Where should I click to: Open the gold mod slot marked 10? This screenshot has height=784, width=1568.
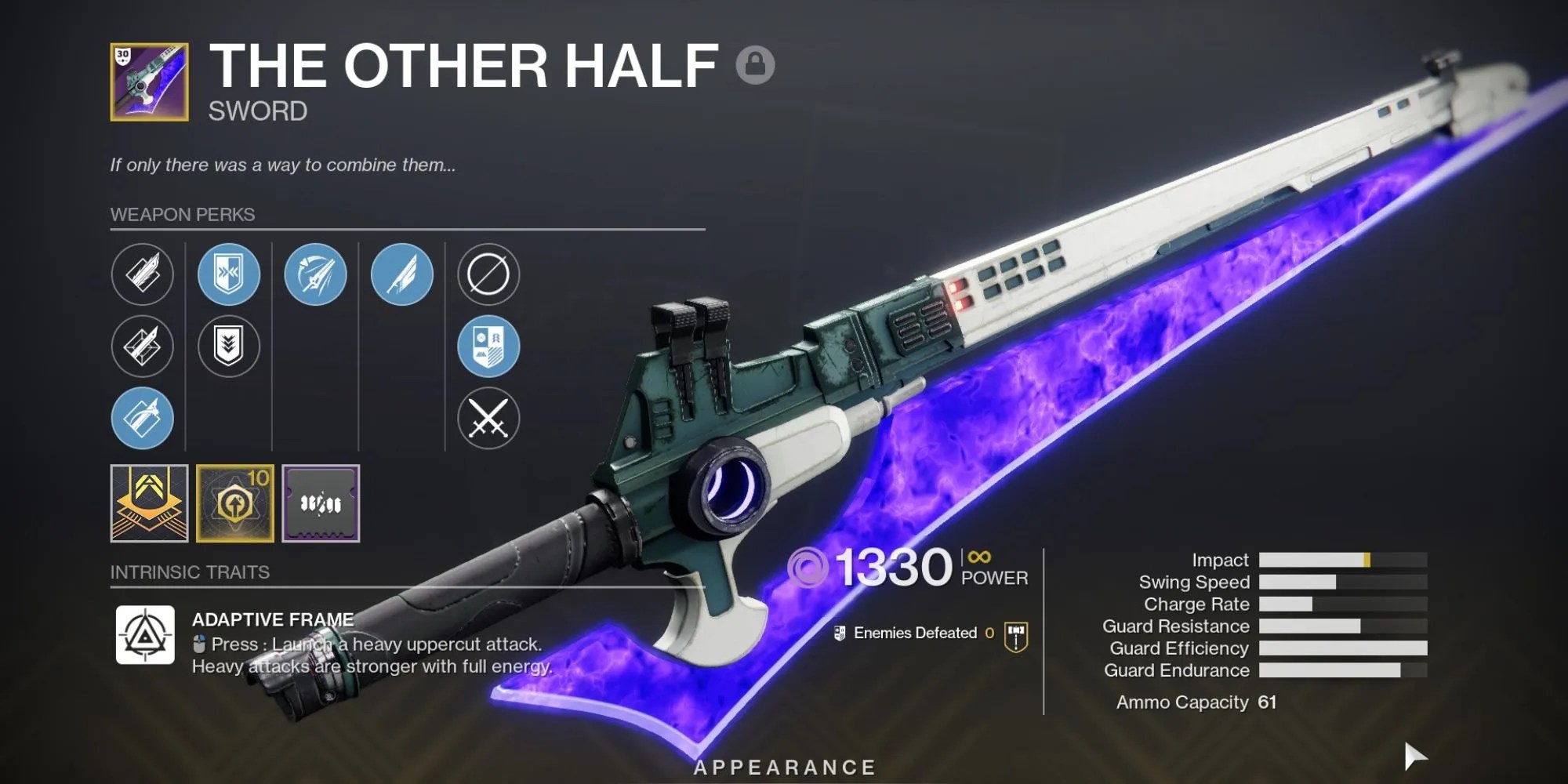click(x=234, y=503)
